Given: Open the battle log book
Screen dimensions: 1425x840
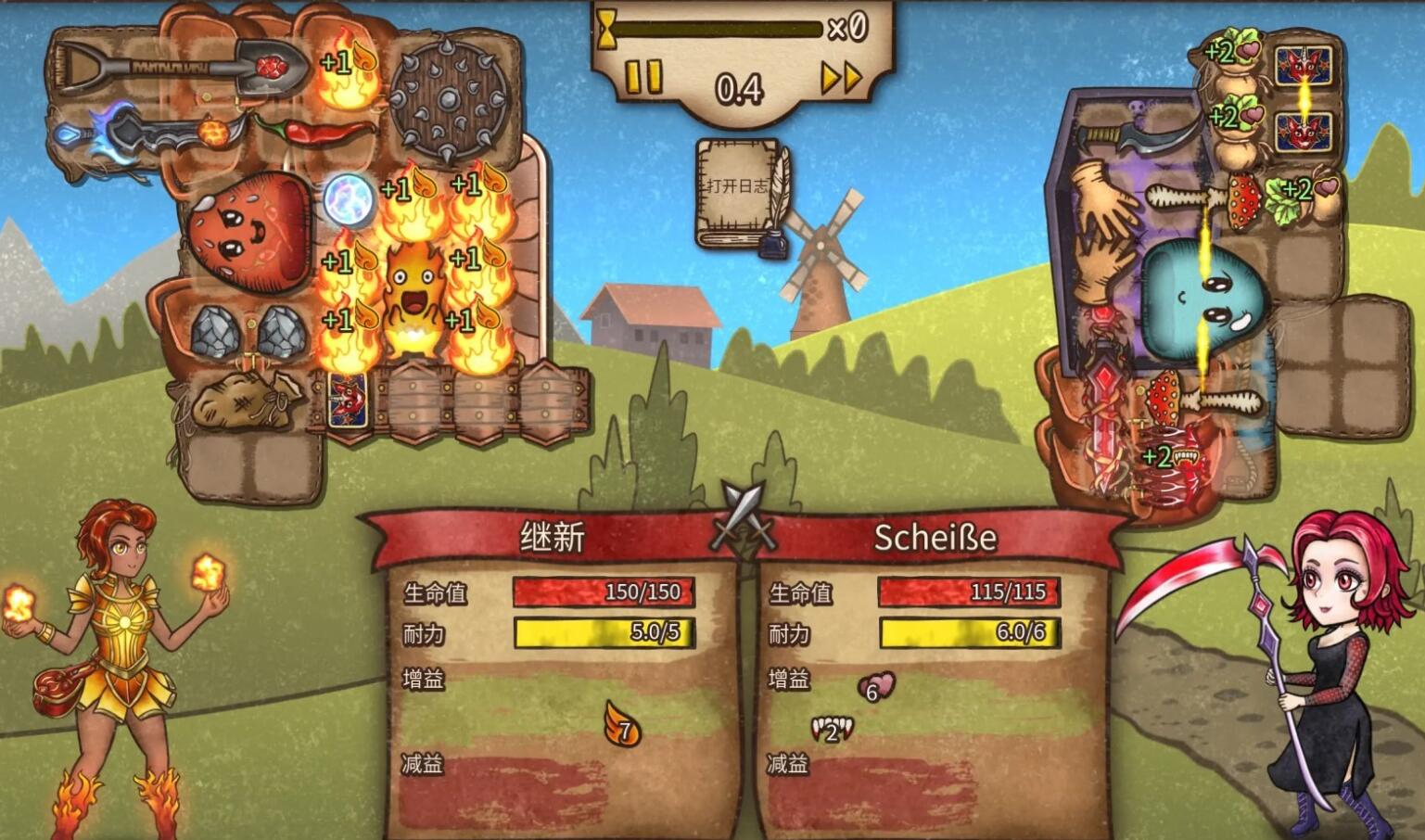Looking at the screenshot, I should 739,194.
